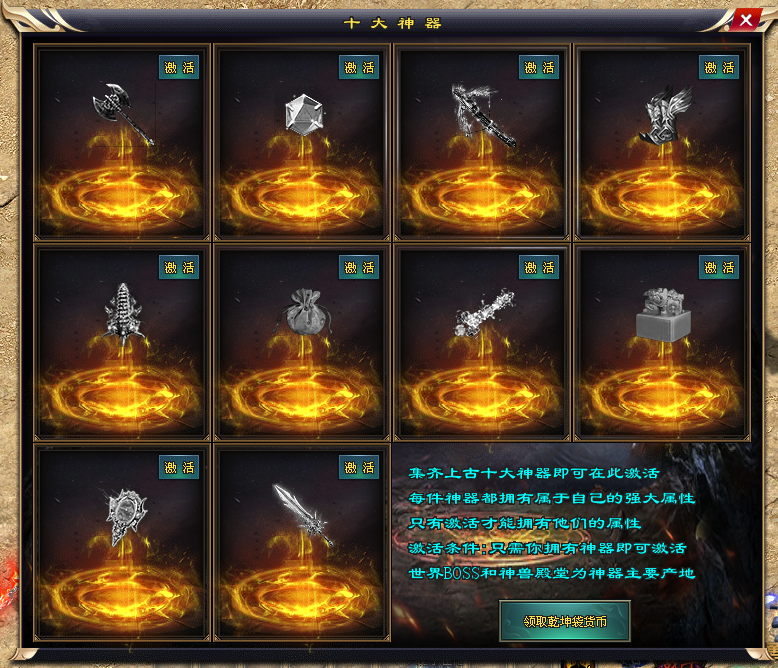Activate the oval mirror artifact with 激活

pos(179,467)
